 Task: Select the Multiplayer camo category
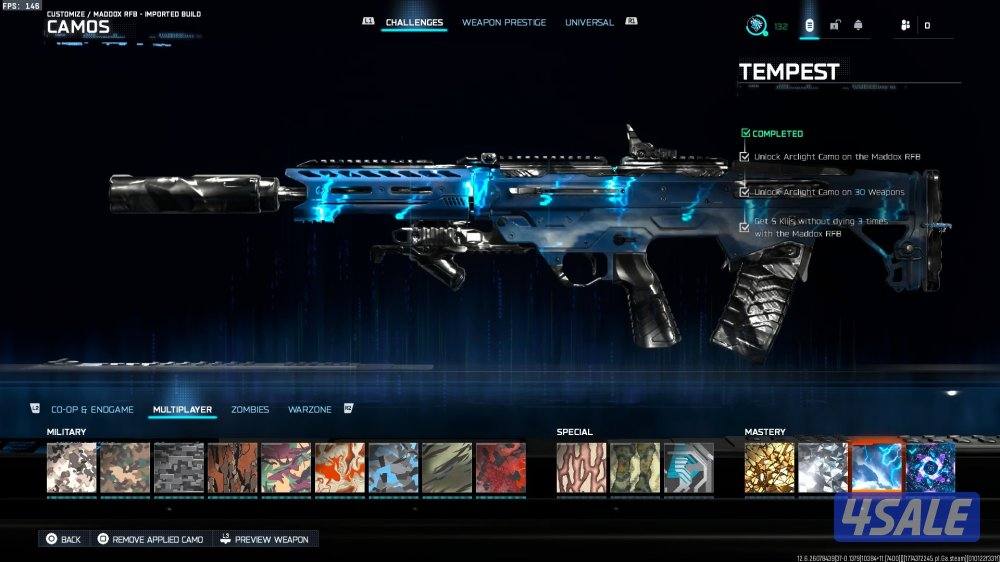[182, 409]
